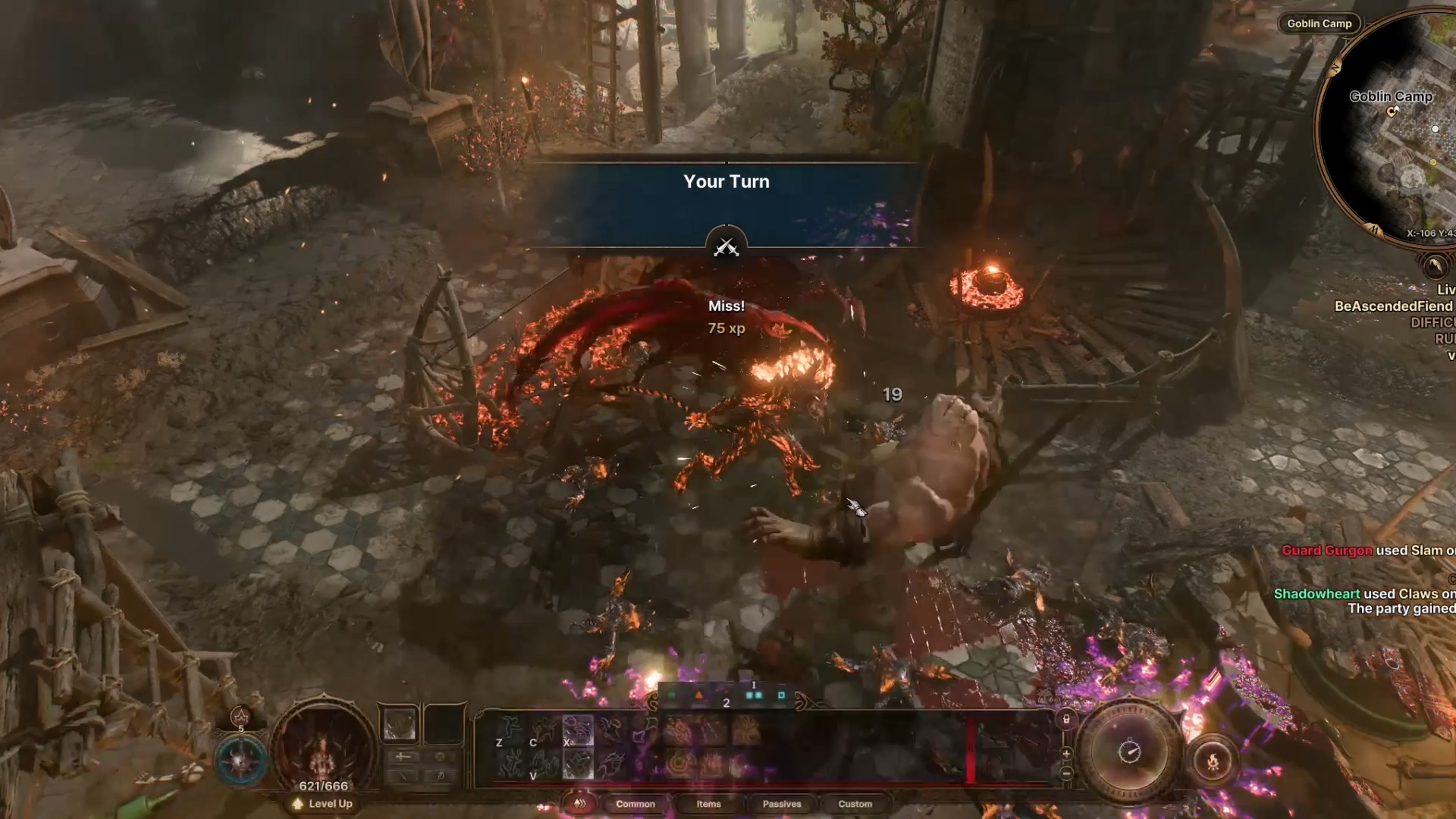Viewport: 1456px width, 819px height.
Task: Open the campfire rest button
Action: coord(1213,761)
